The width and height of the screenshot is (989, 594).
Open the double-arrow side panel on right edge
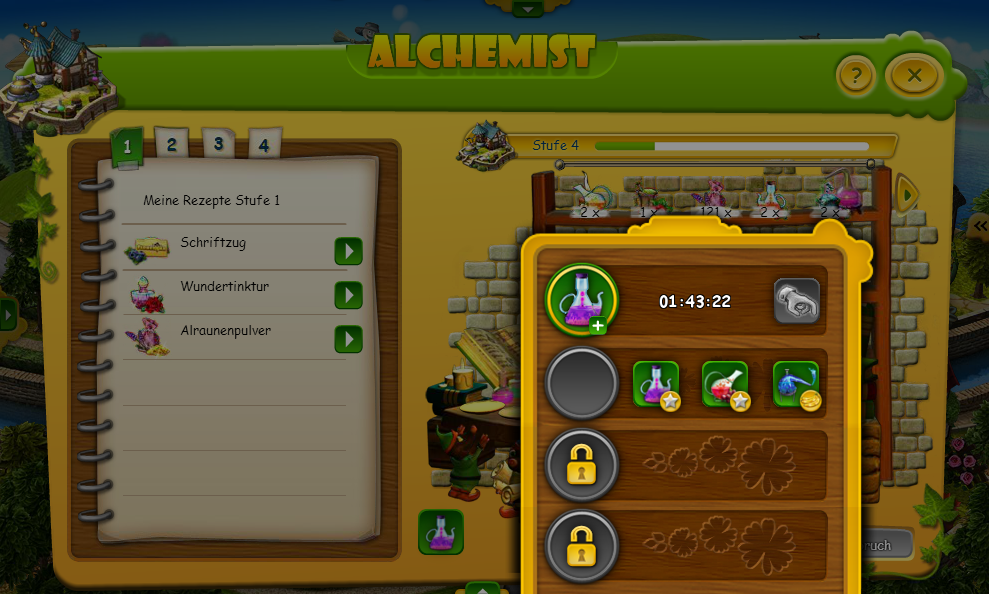pyautogui.click(x=980, y=226)
